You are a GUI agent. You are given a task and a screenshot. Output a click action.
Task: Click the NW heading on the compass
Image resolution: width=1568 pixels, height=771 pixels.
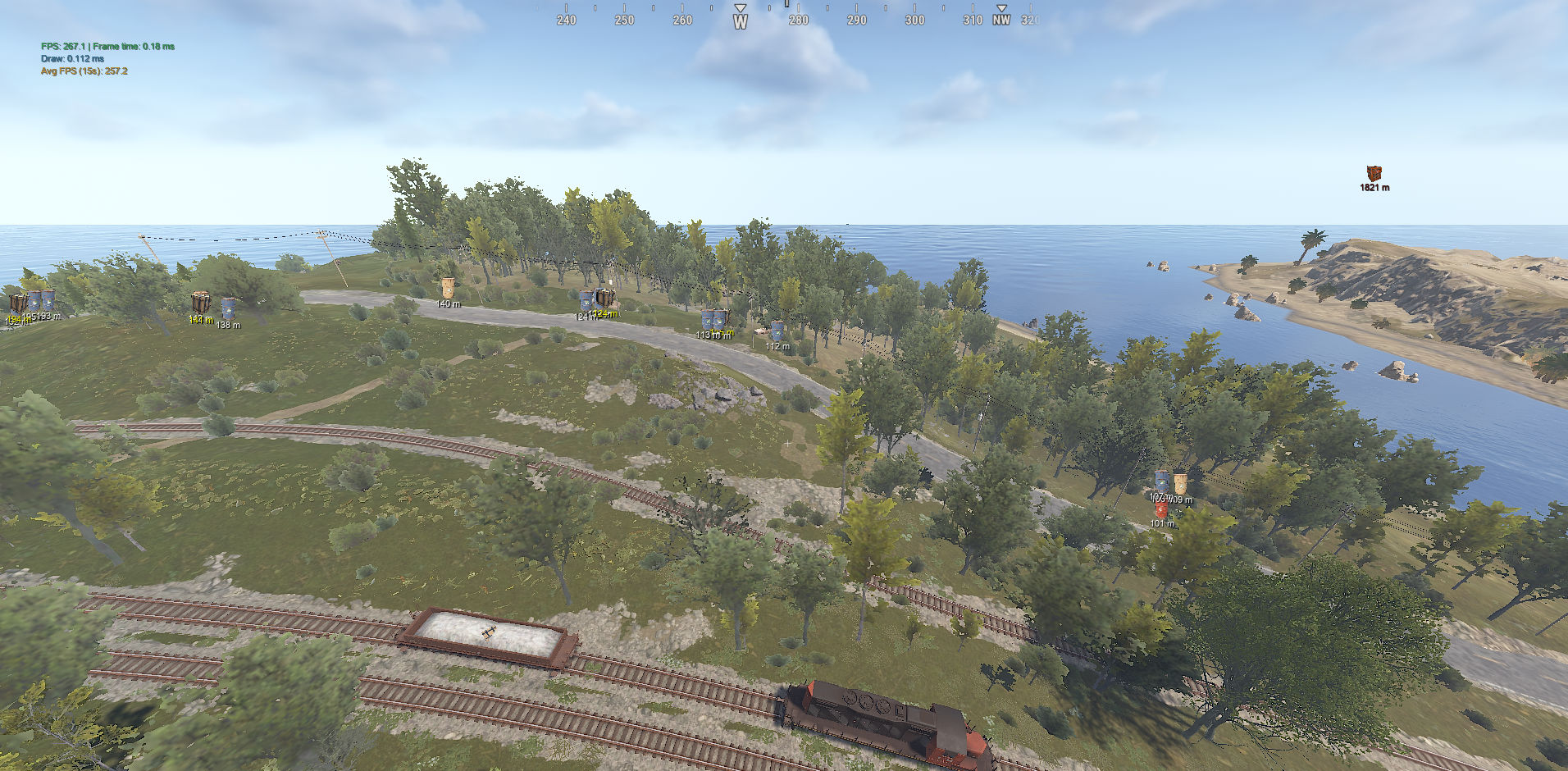pyautogui.click(x=1000, y=21)
